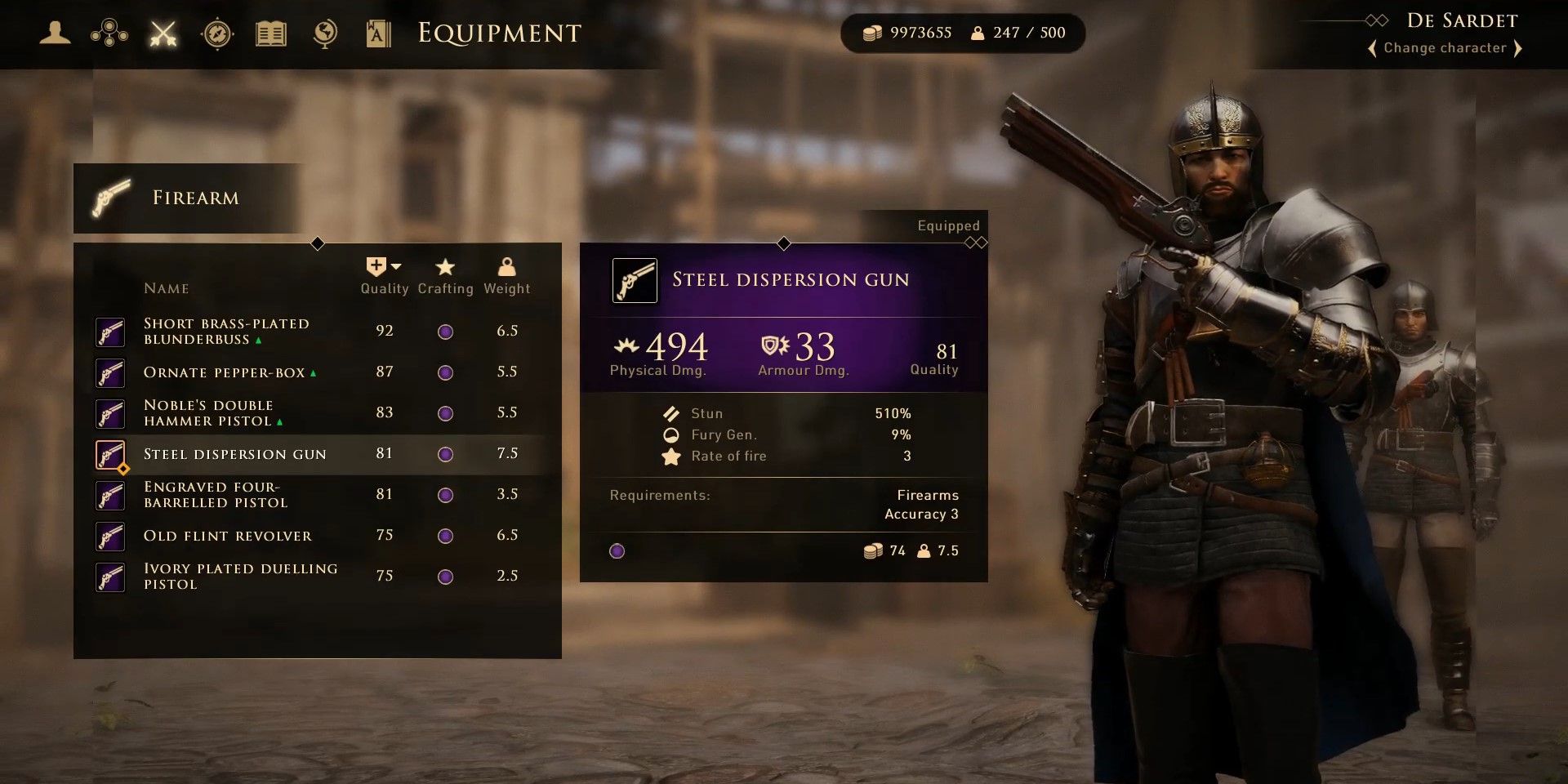Open the journal book icon
Viewport: 1568px width, 784px height.
coord(270,33)
